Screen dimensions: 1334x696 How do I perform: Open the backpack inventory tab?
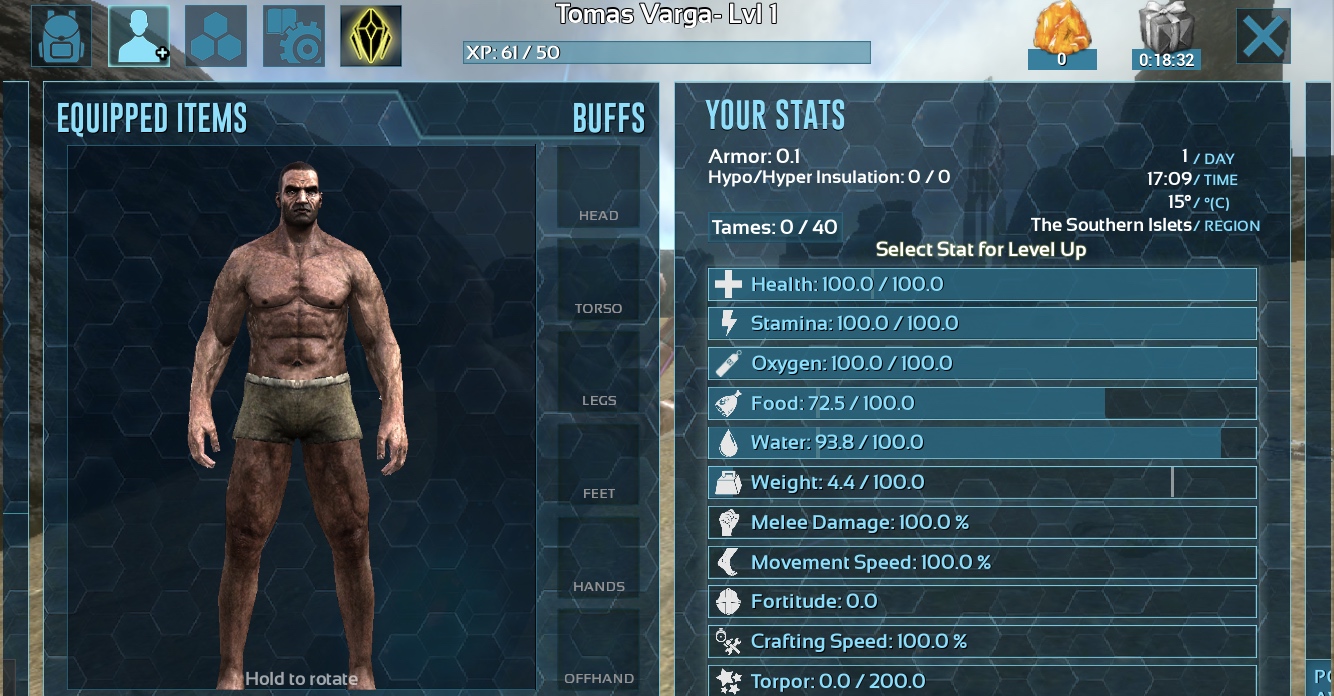62,36
